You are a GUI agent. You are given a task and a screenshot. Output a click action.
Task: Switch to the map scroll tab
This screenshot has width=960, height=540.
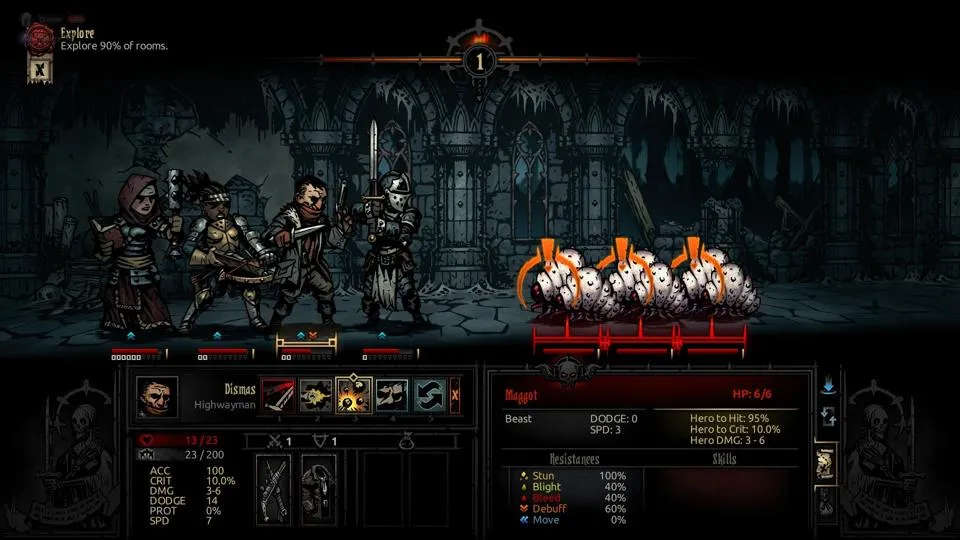click(827, 464)
